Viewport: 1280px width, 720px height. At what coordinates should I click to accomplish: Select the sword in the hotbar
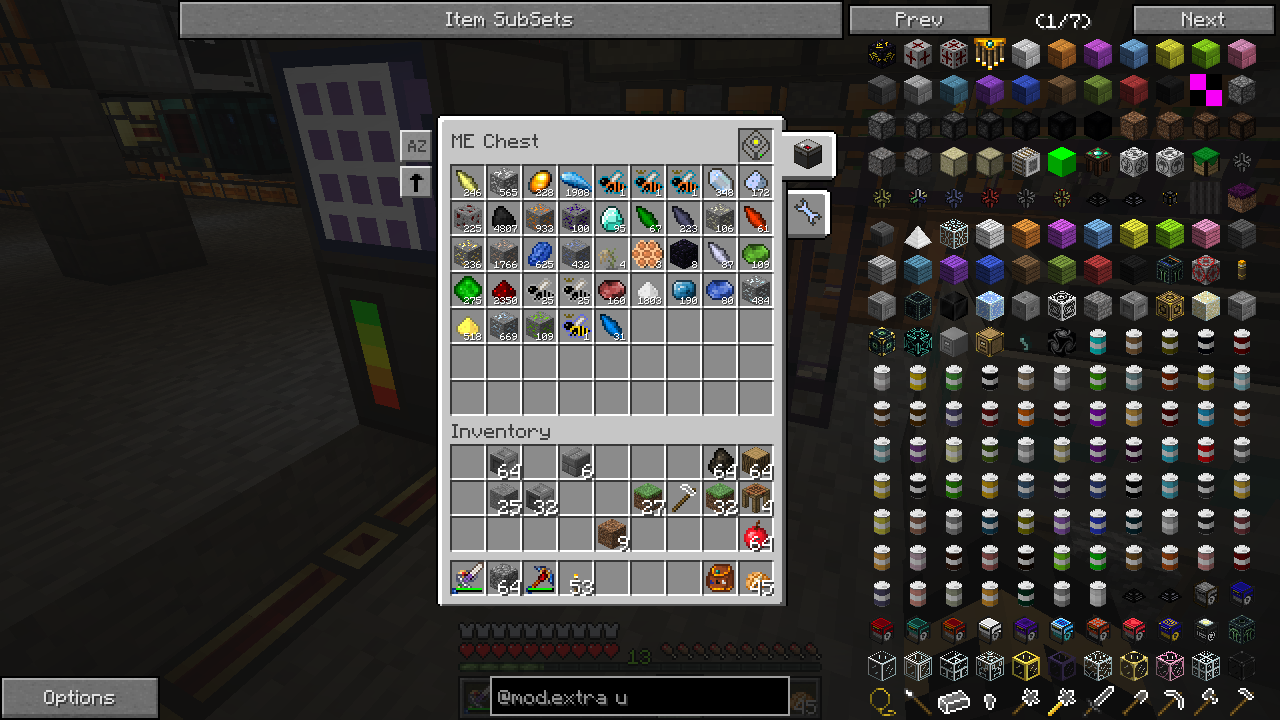point(468,579)
